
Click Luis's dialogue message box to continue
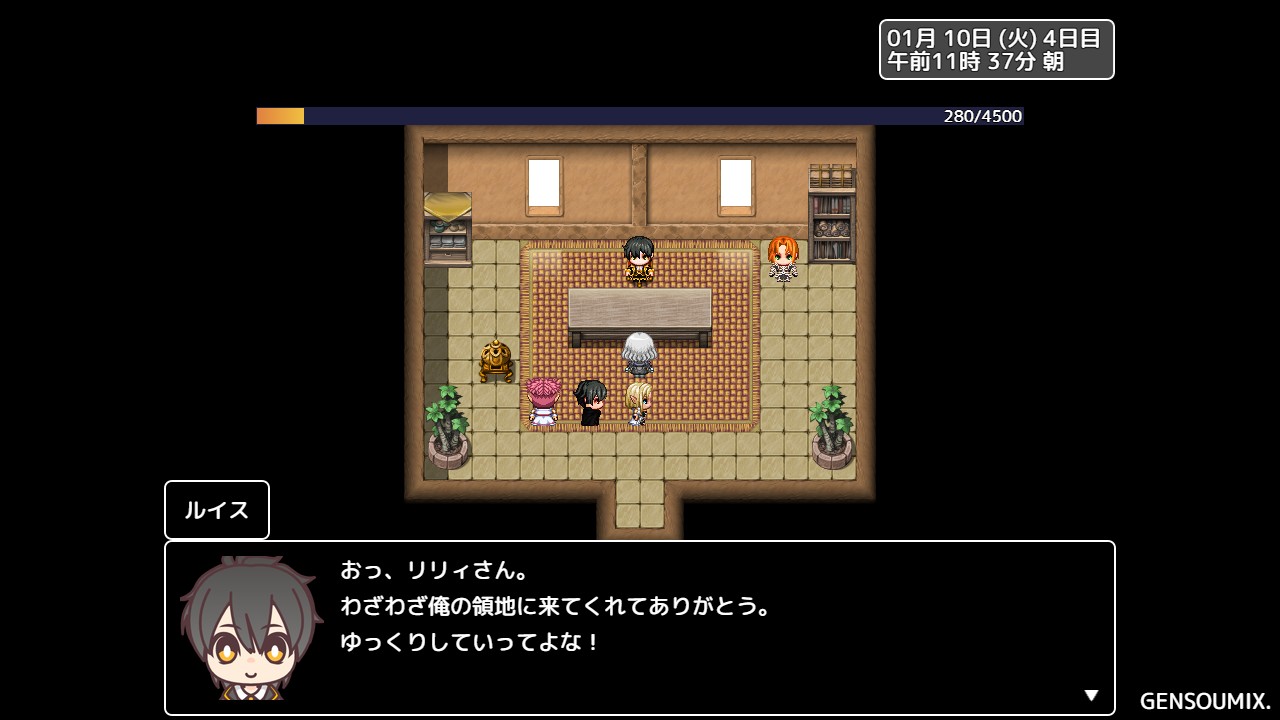point(639,627)
